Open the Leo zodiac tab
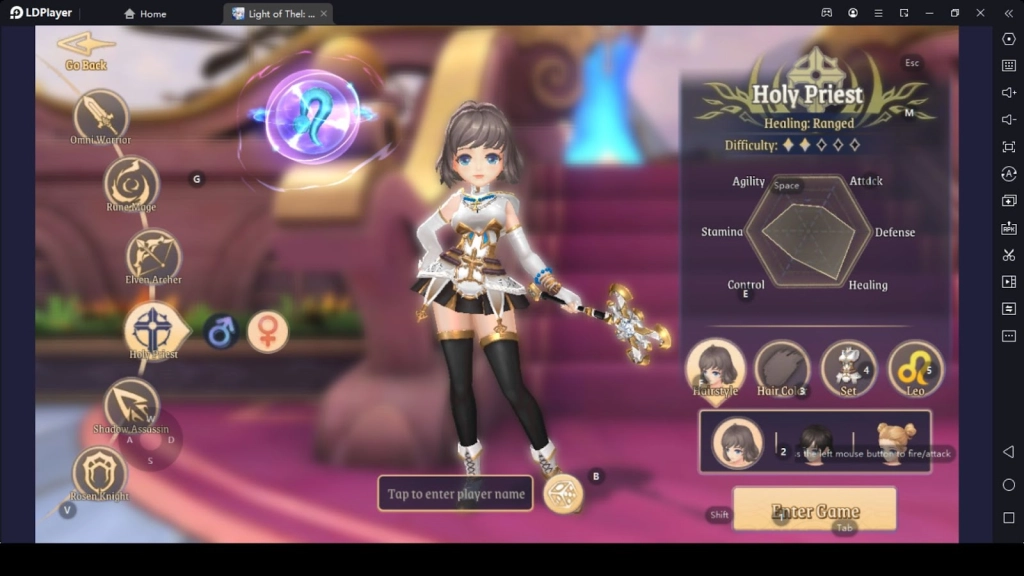Screen dimensions: 1024x576 [915, 367]
